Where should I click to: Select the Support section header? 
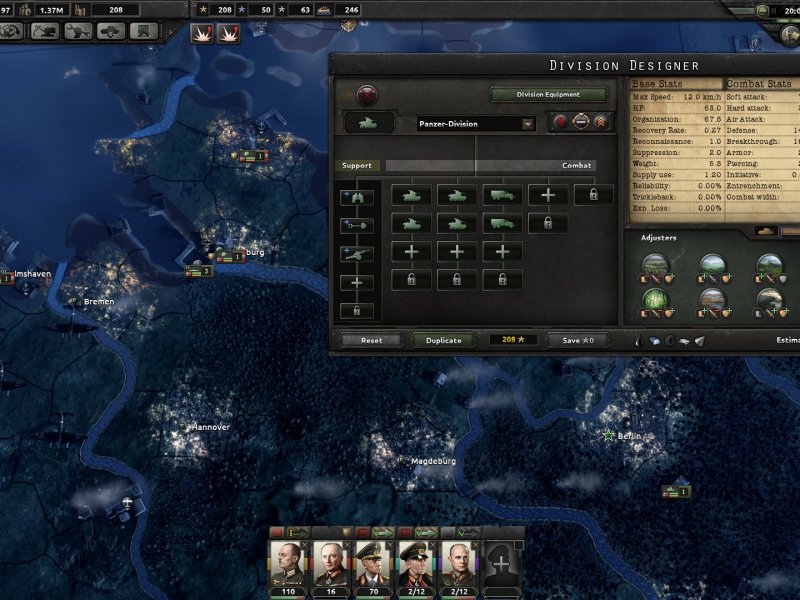point(357,166)
